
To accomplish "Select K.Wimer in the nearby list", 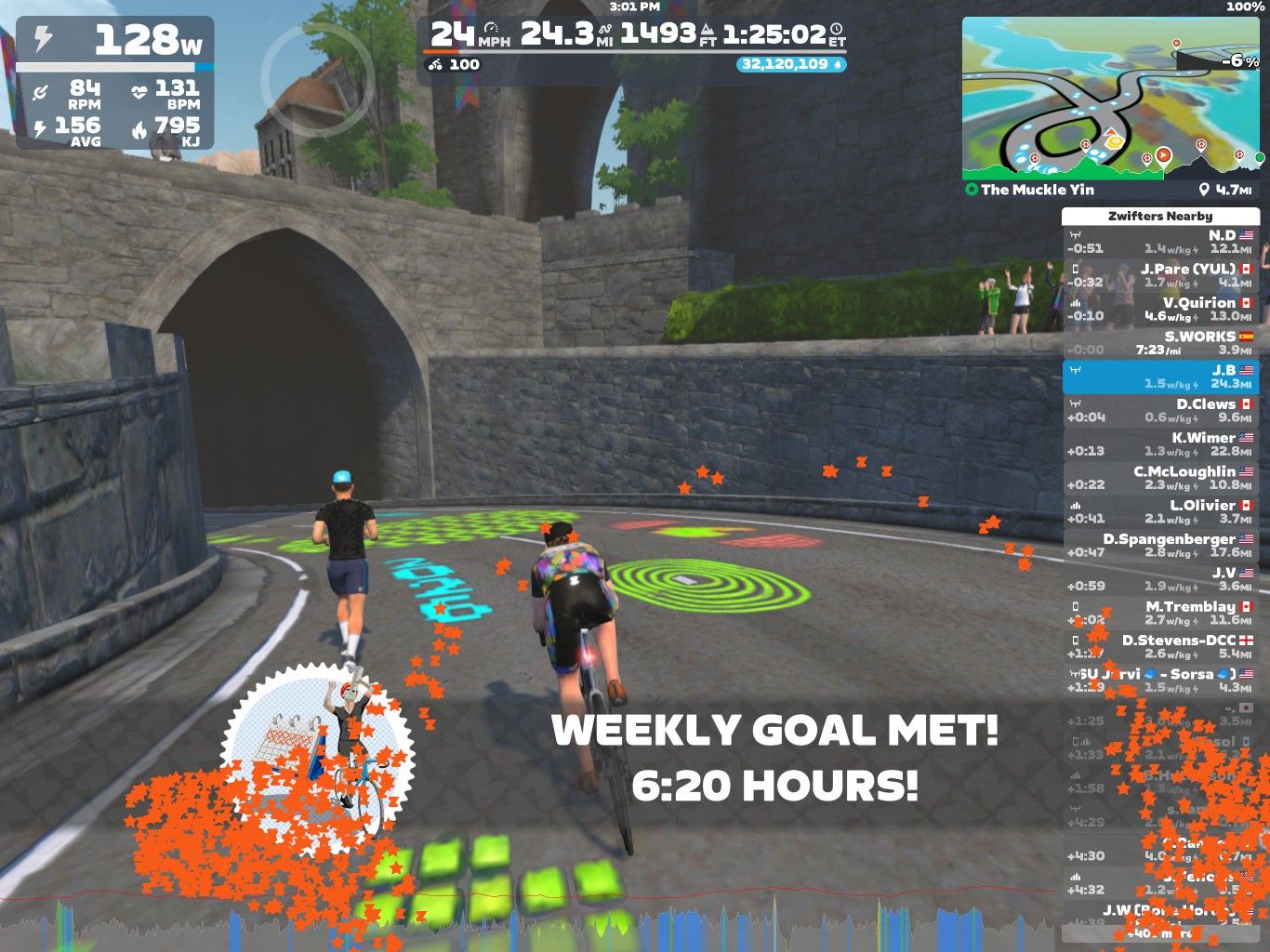I will 1160,444.
